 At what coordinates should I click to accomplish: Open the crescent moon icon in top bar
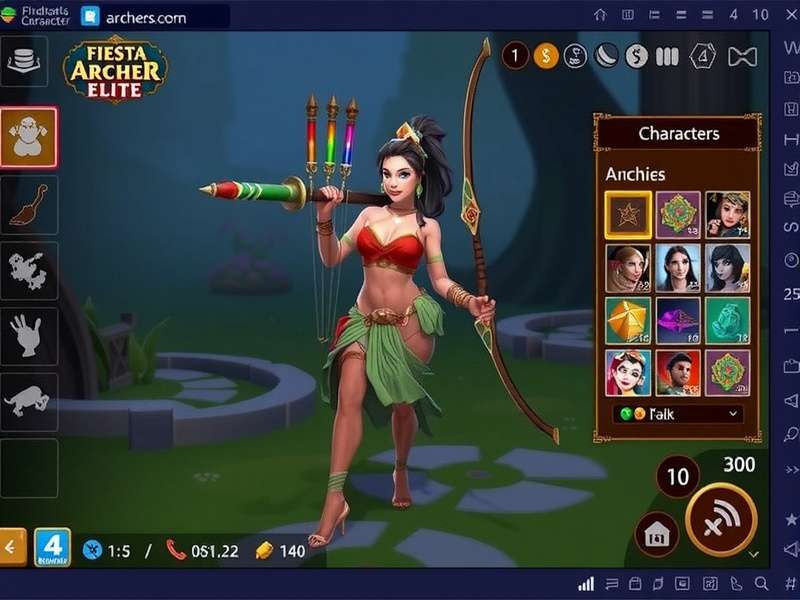(x=606, y=57)
